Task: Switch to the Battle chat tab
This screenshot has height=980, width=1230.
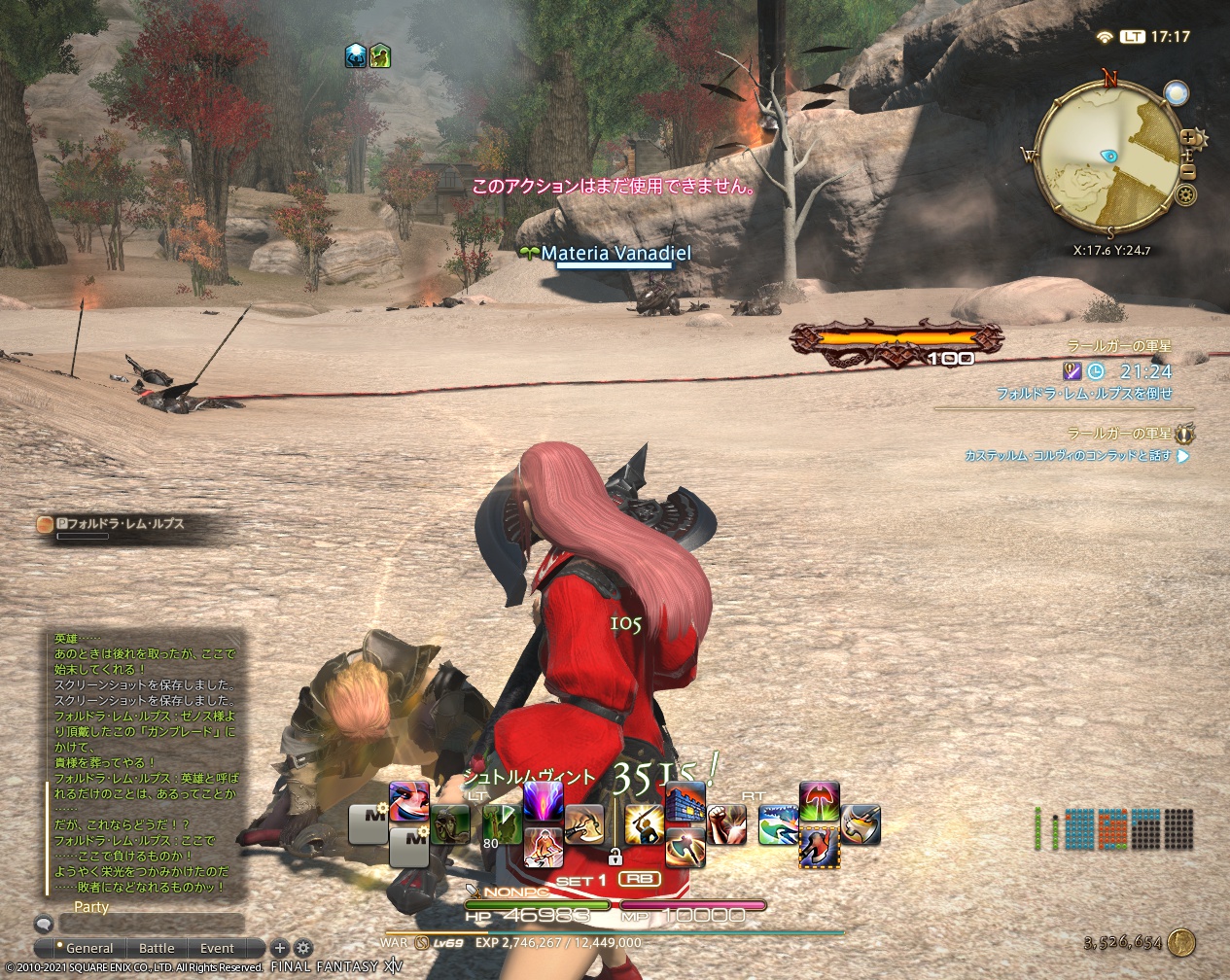Action: point(157,948)
